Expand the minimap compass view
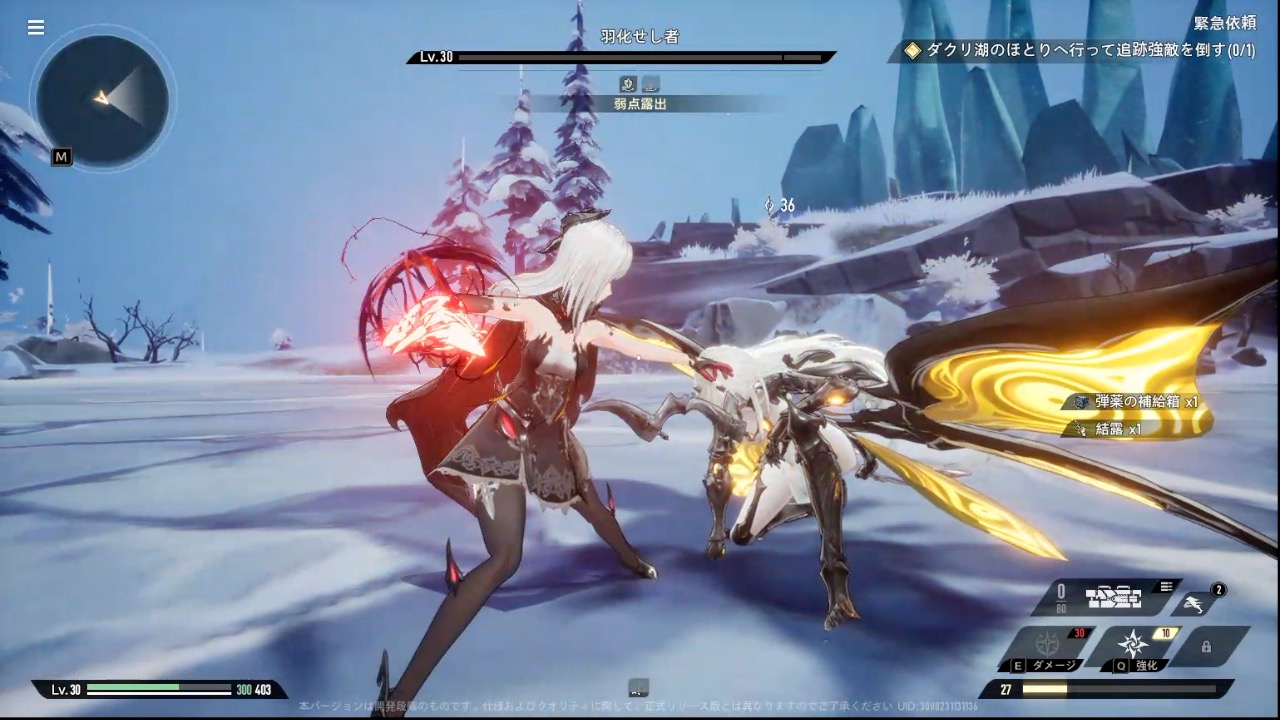This screenshot has height=720, width=1280. [103, 100]
